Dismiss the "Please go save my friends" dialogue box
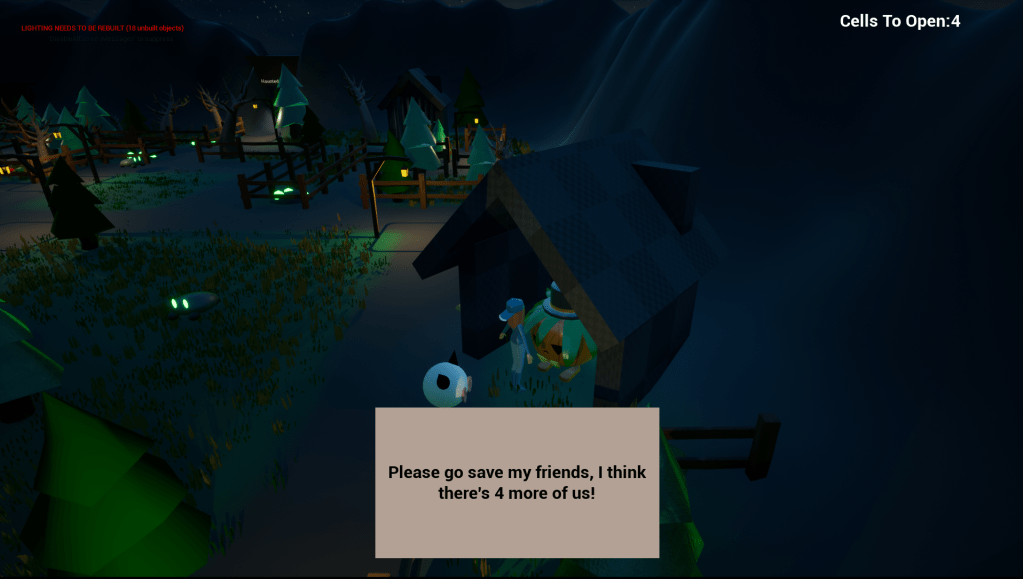 517,482
